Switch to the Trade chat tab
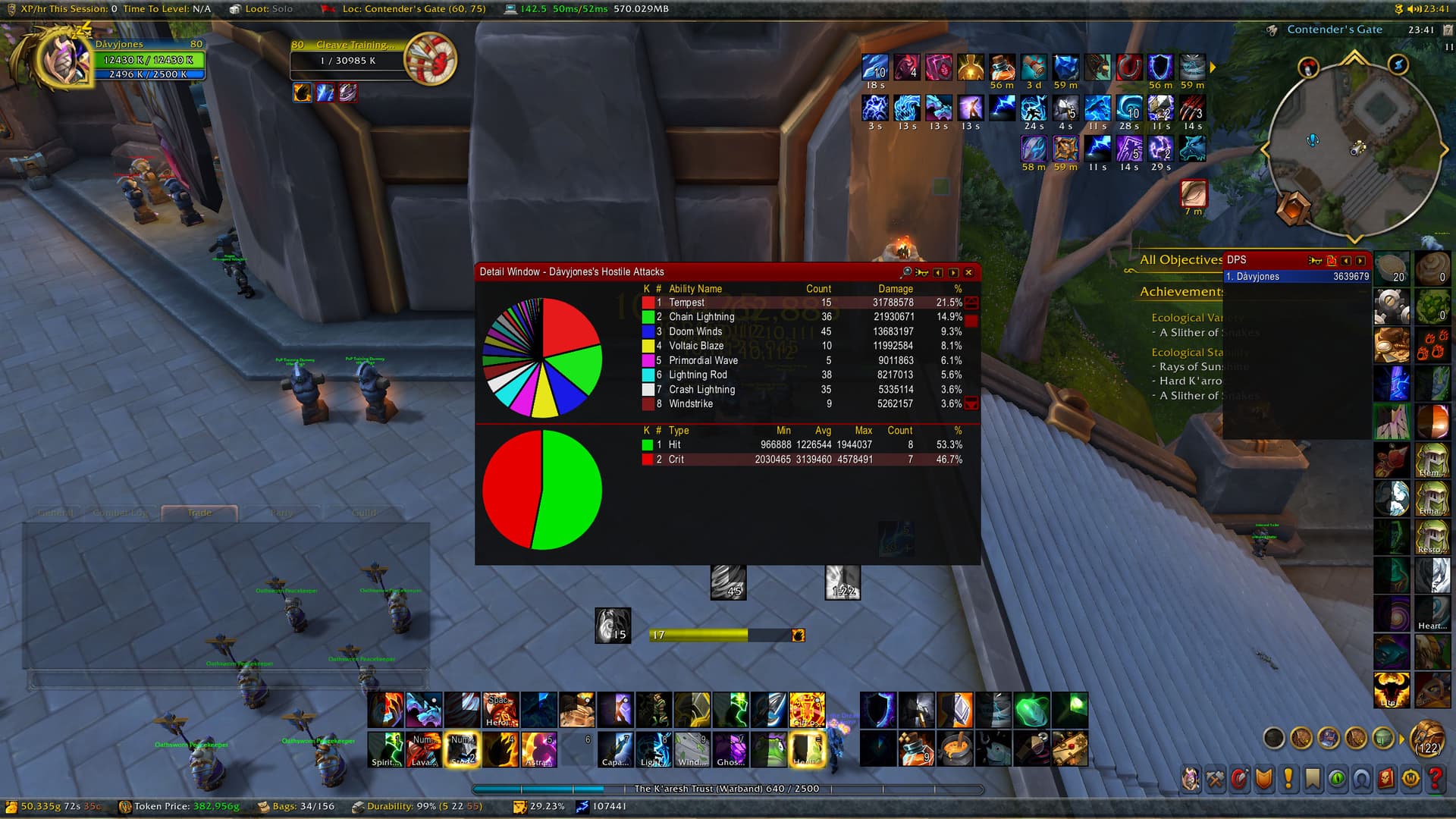Image resolution: width=1456 pixels, height=819 pixels. tap(199, 513)
